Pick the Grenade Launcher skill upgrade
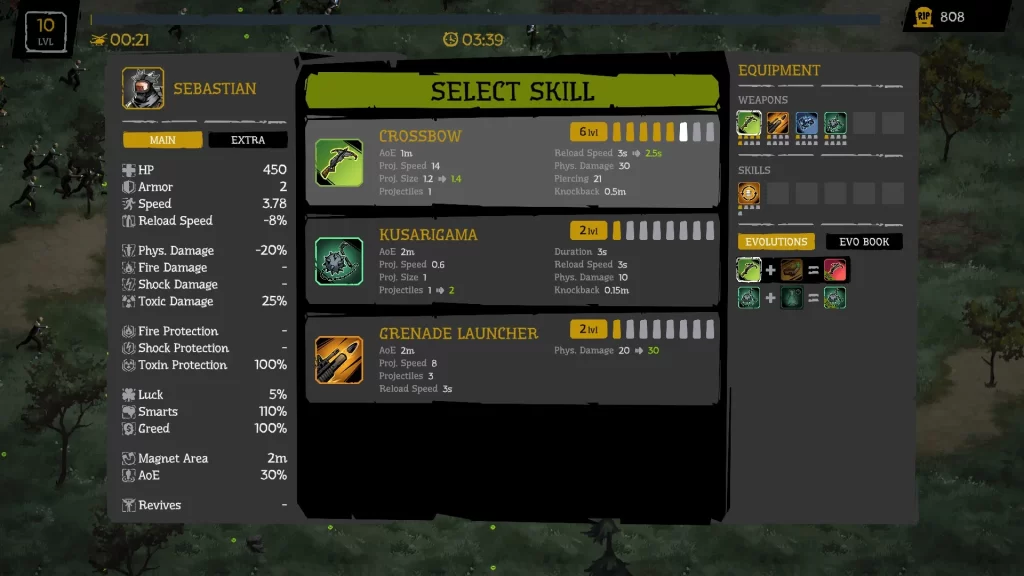 [x=511, y=359]
